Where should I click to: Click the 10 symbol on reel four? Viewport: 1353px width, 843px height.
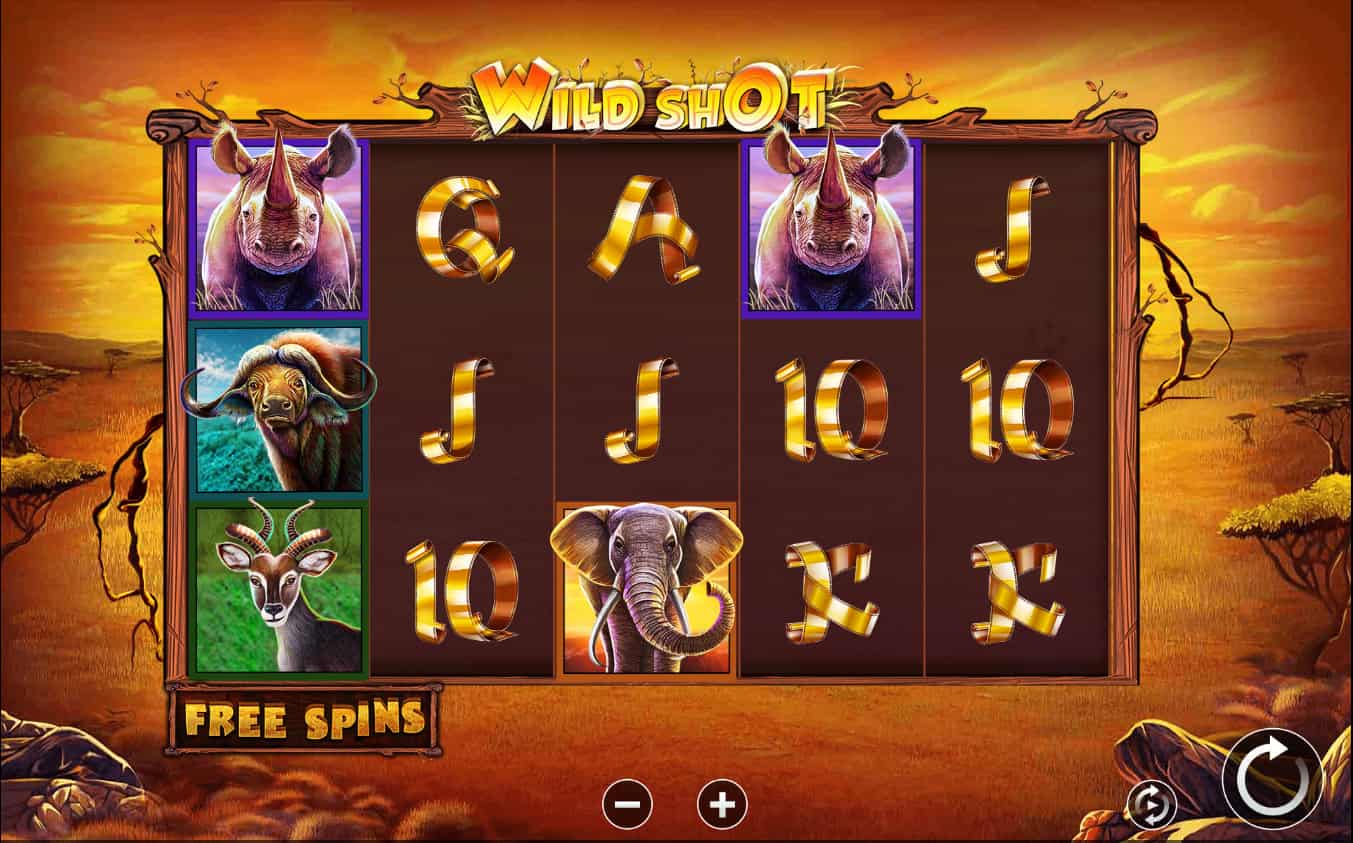pos(829,410)
